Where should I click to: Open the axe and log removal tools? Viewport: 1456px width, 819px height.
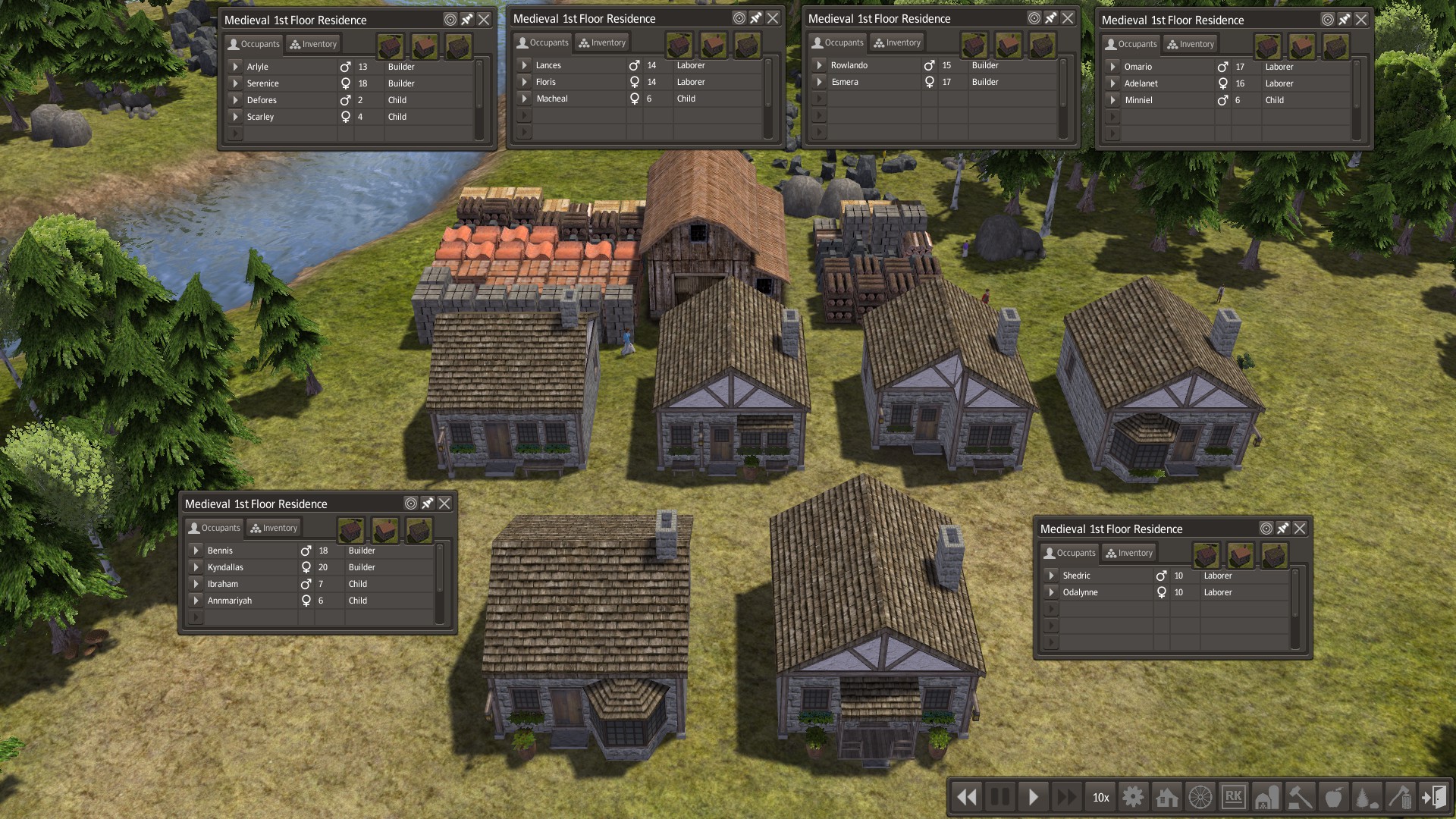pos(1401,797)
